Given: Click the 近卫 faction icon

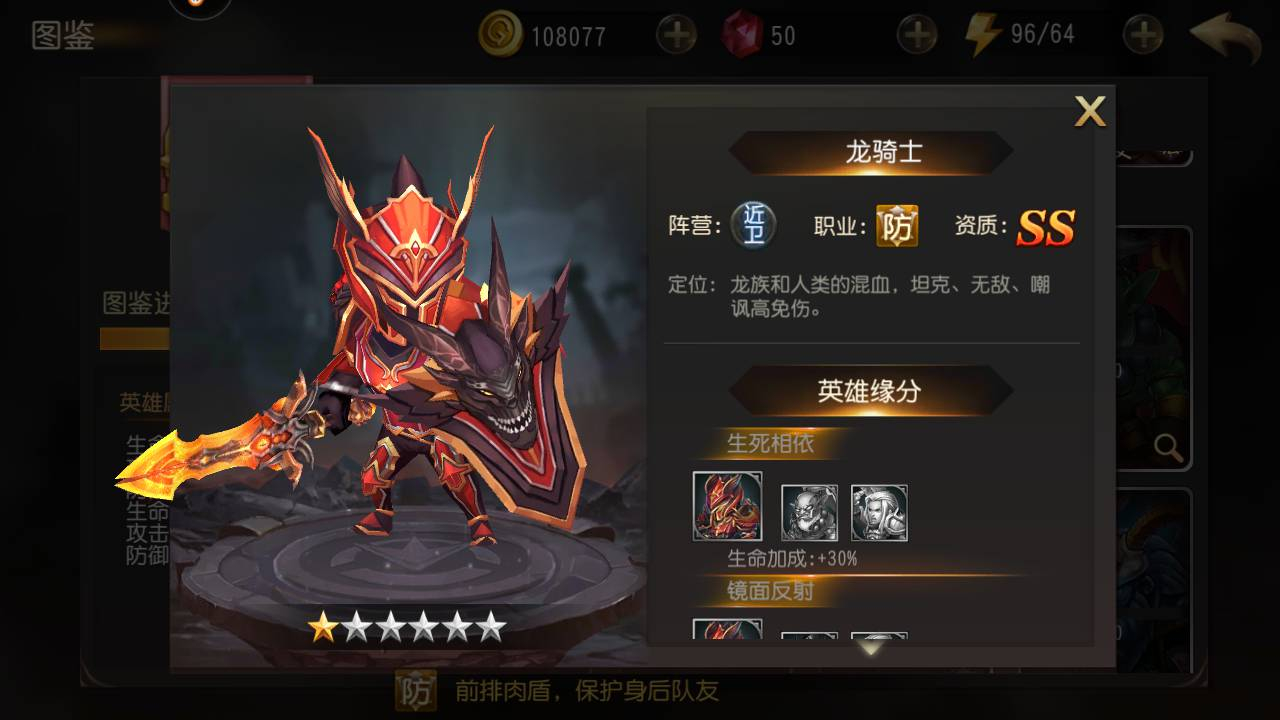Looking at the screenshot, I should (753, 225).
